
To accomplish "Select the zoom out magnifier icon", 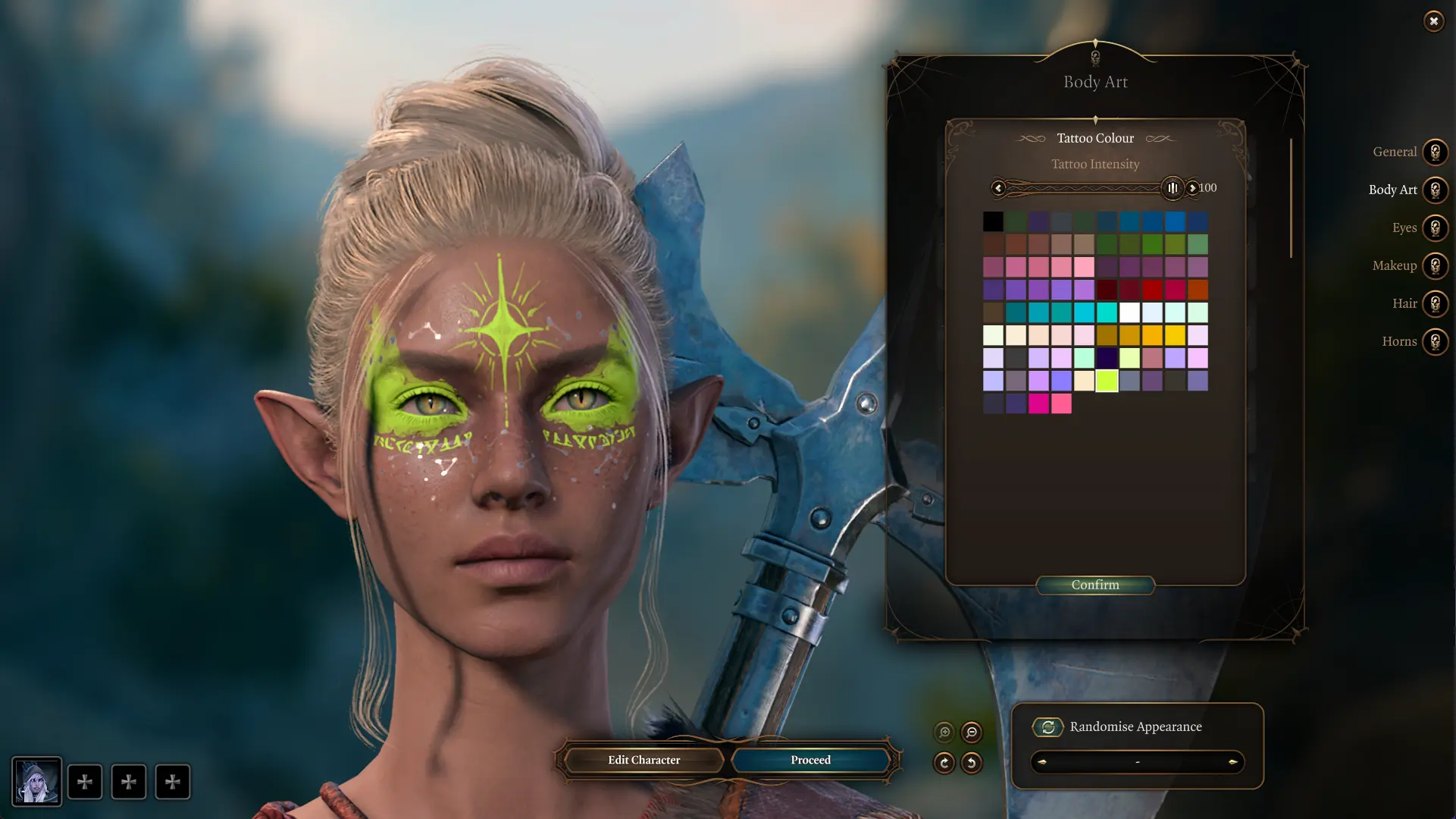I will point(971,733).
